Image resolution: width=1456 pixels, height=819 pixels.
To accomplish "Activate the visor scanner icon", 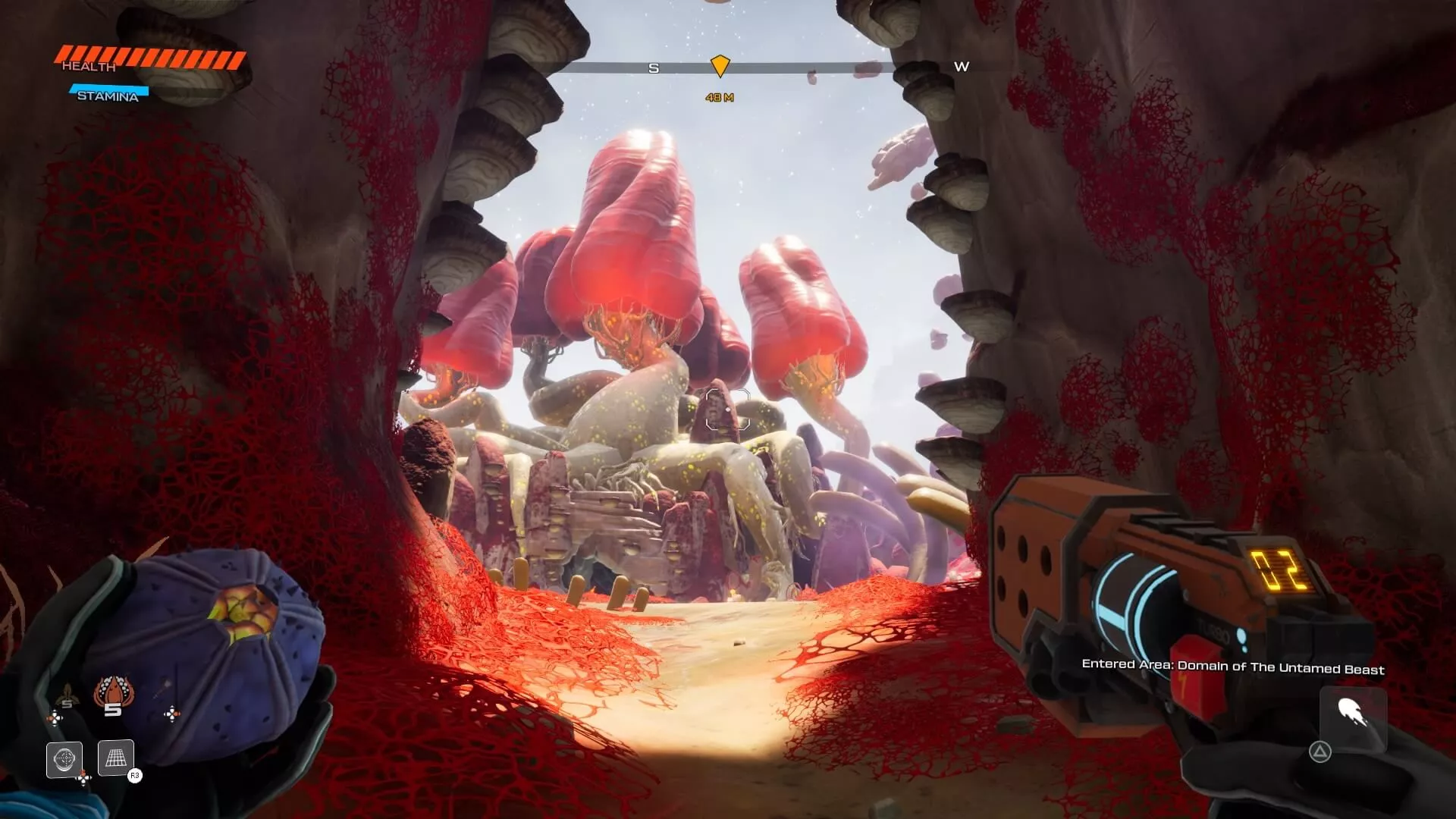I will pos(64,759).
